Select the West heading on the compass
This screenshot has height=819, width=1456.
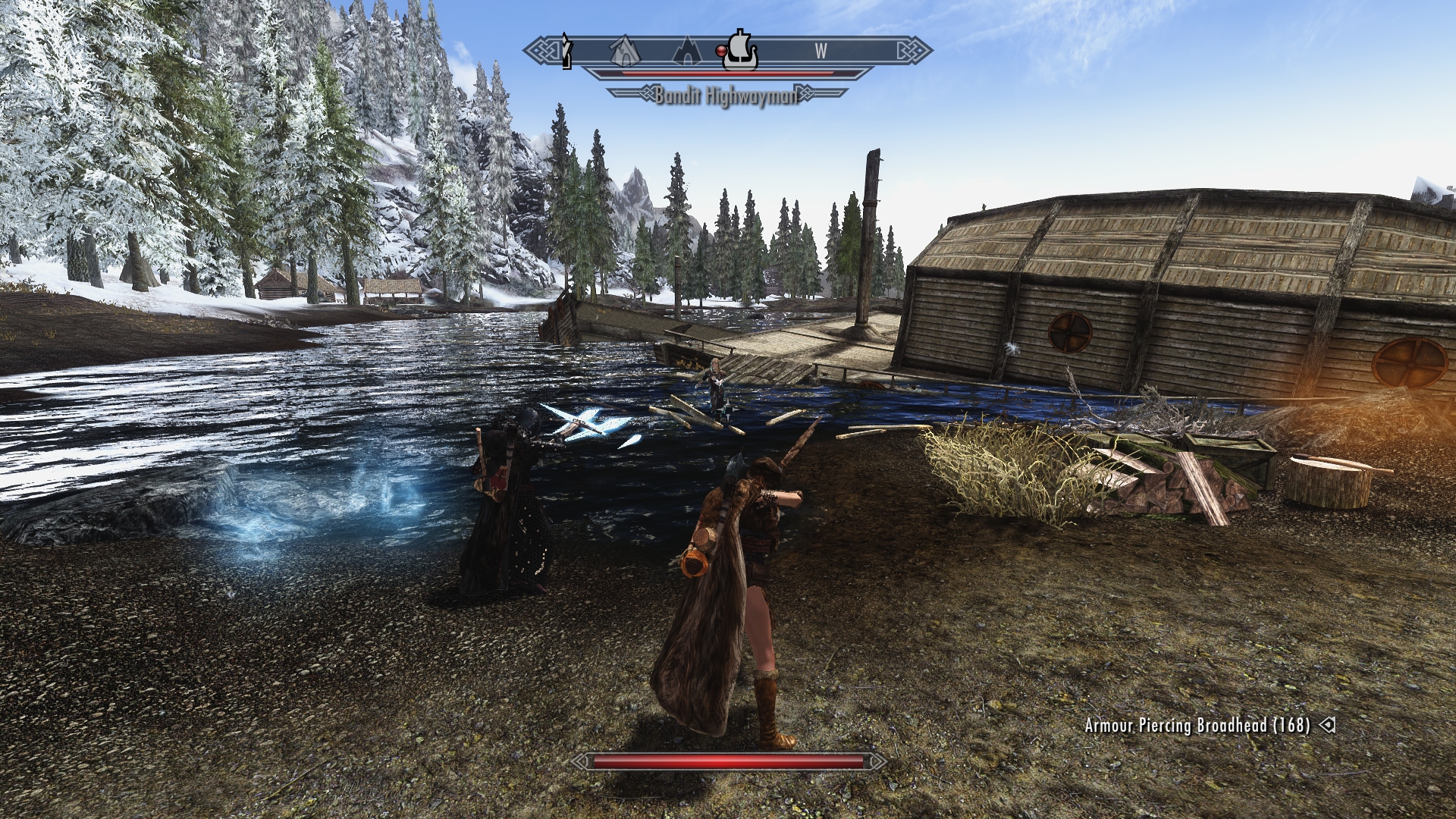point(821,51)
